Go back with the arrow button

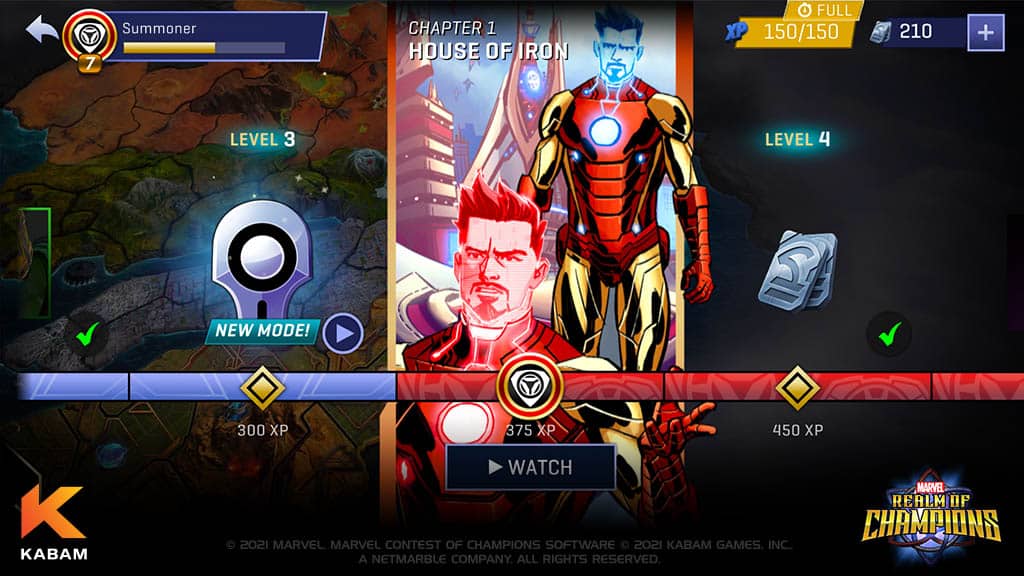click(x=43, y=30)
